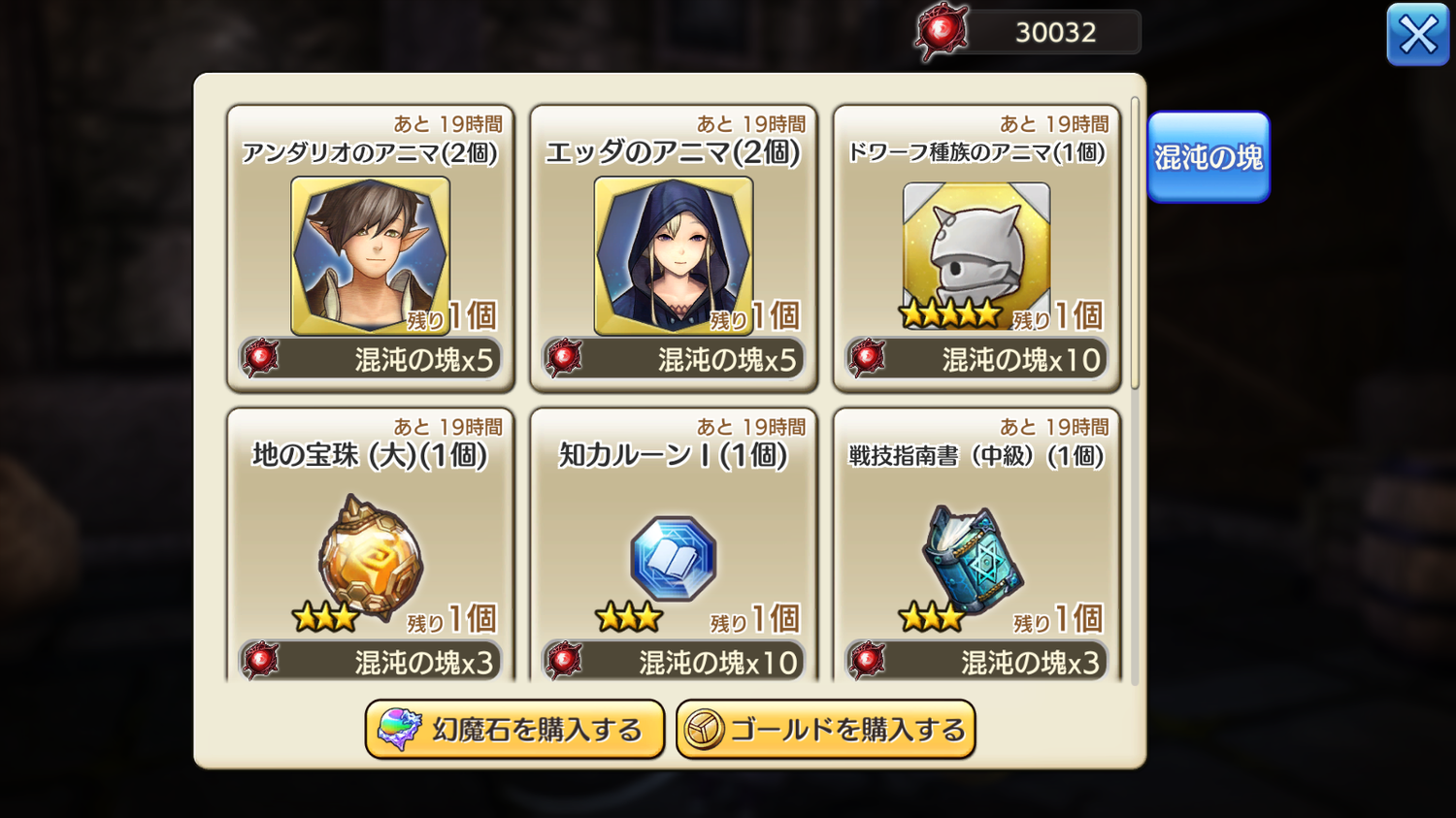Buy 知力ルーン for 混沌の塊x10
This screenshot has width=1456, height=818.
click(x=673, y=662)
